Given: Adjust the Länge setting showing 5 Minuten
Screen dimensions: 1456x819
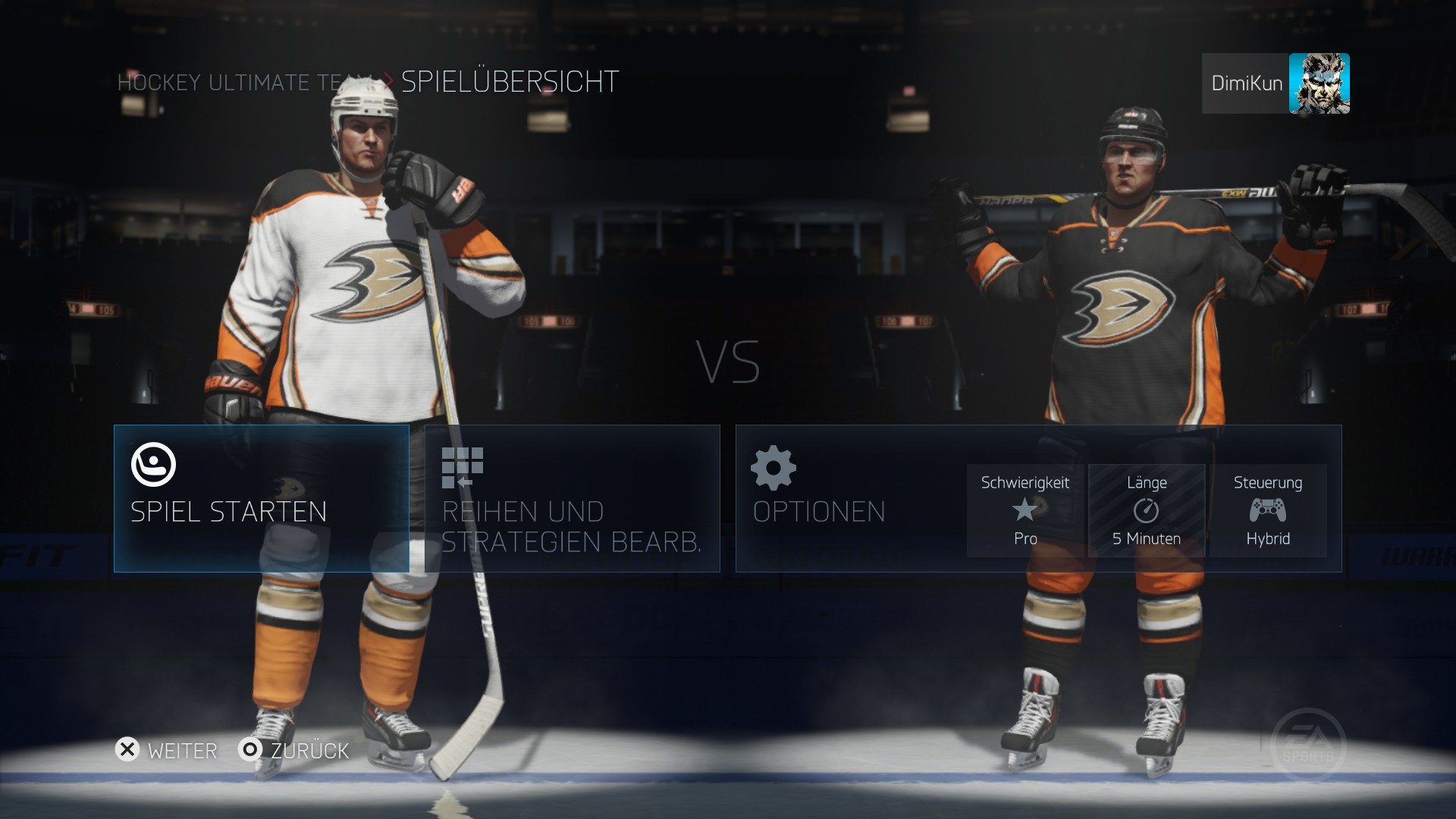Looking at the screenshot, I should tap(1147, 510).
